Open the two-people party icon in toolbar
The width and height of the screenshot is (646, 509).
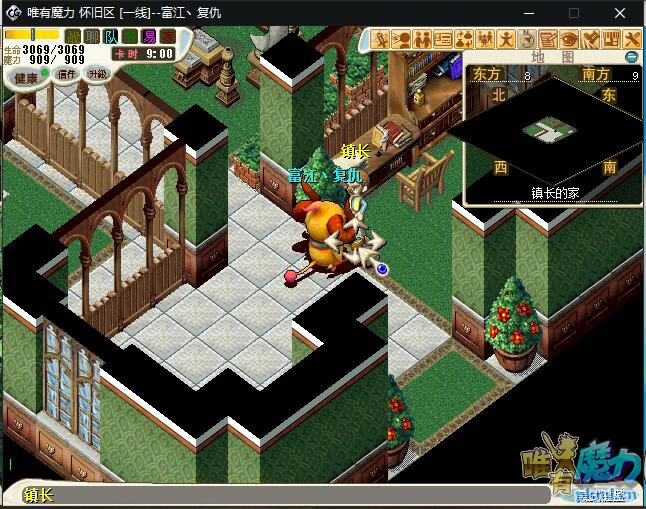click(422, 39)
